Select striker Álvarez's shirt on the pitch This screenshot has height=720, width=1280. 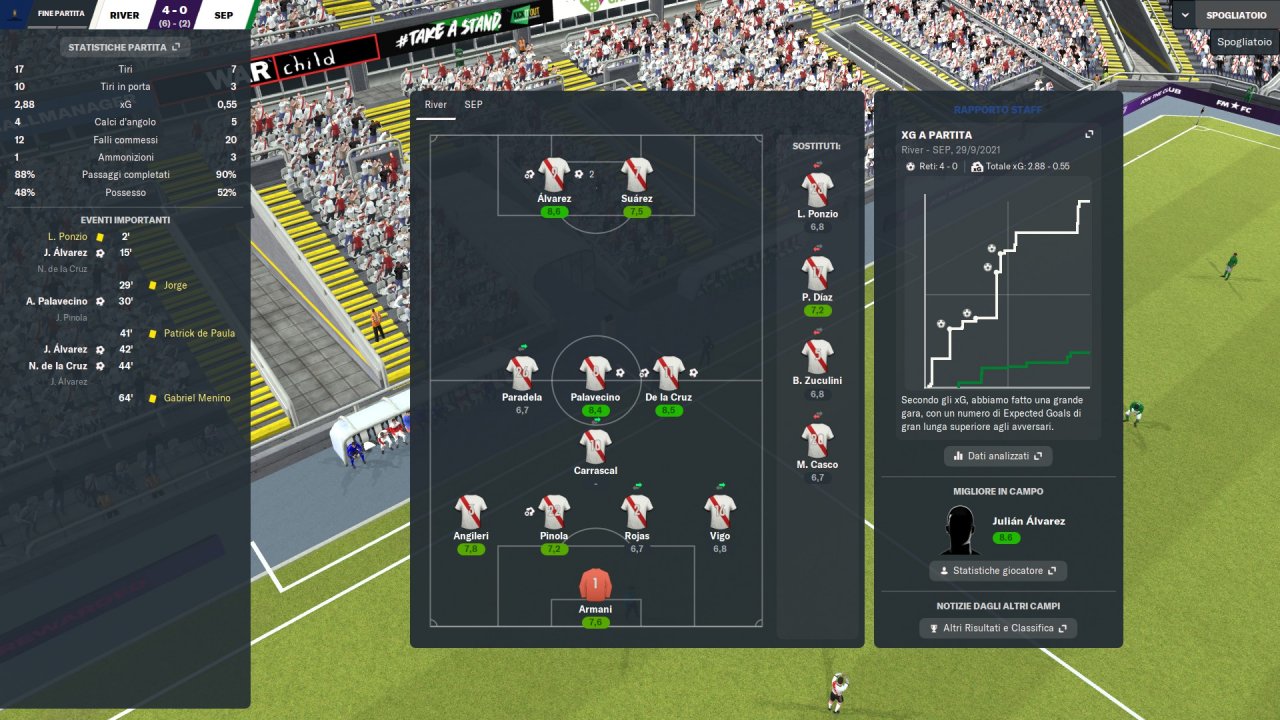[553, 175]
